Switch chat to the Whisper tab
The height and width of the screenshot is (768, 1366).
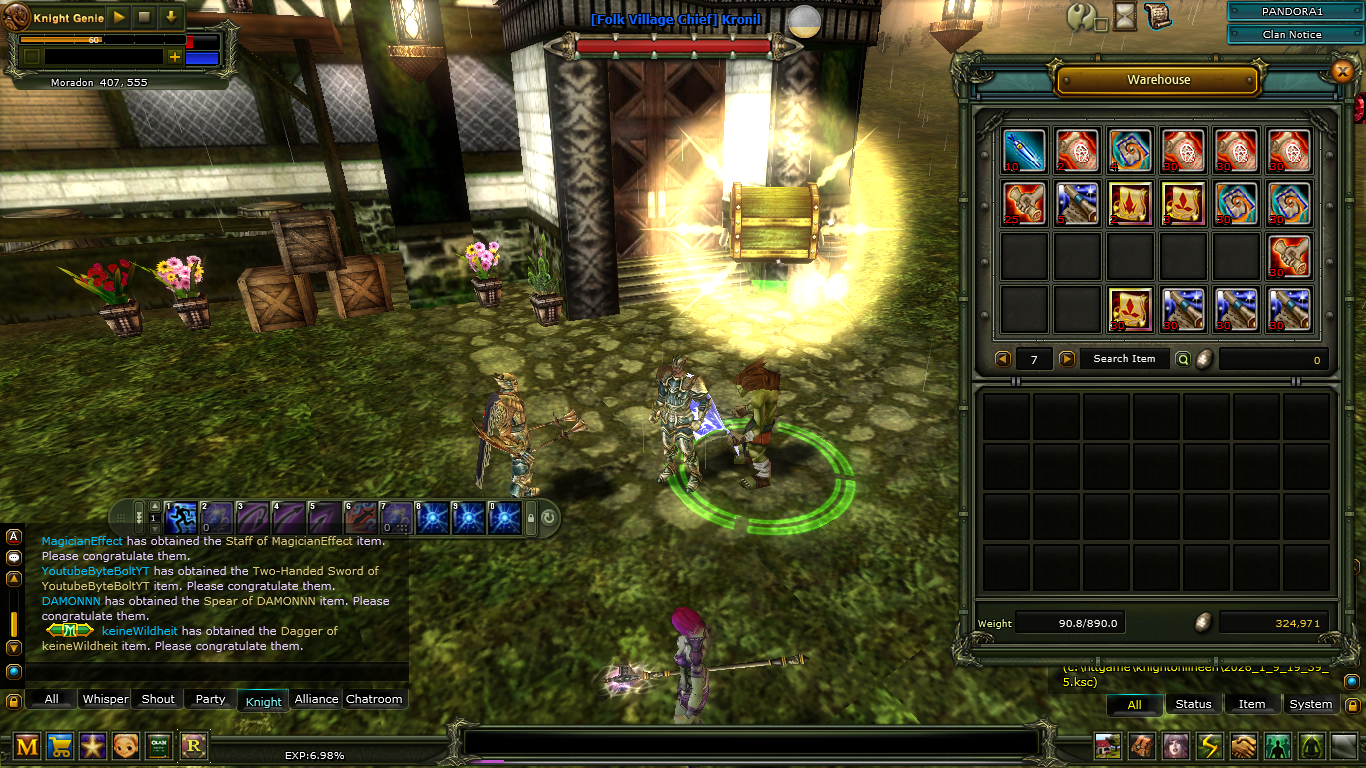click(106, 699)
